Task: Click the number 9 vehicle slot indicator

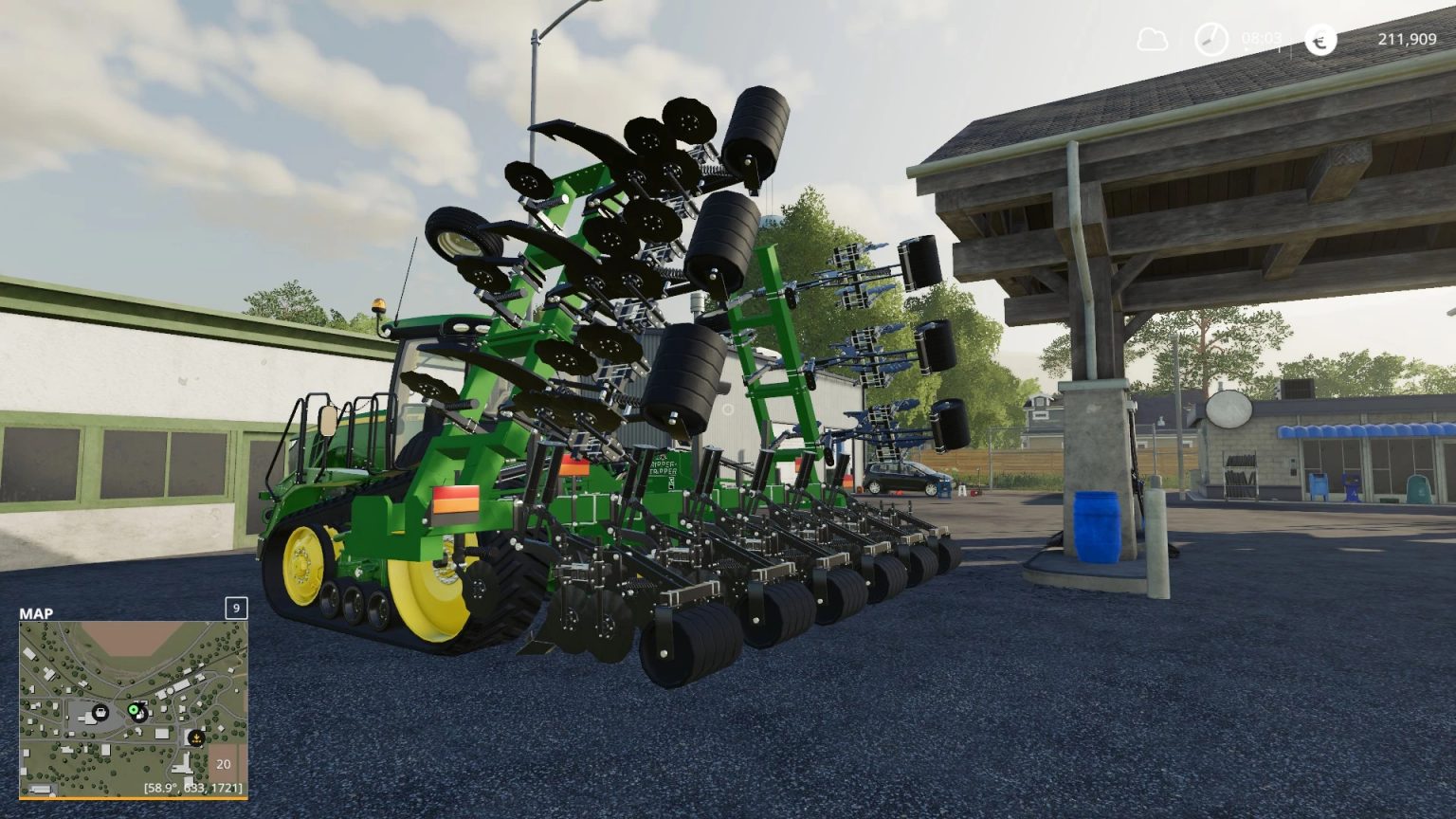Action: point(236,609)
